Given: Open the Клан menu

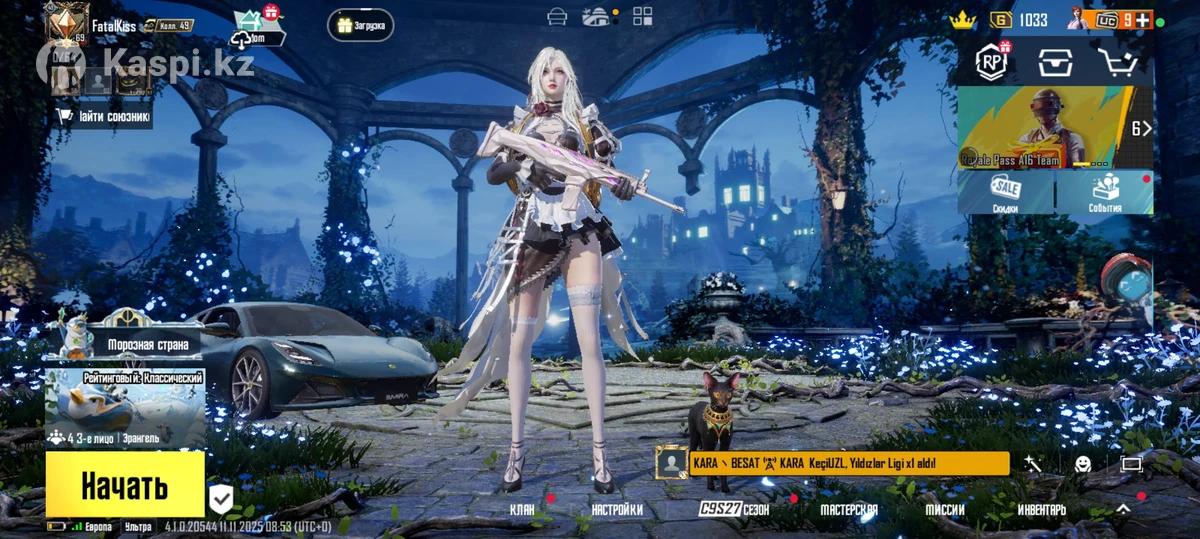Looking at the screenshot, I should 522,510.
